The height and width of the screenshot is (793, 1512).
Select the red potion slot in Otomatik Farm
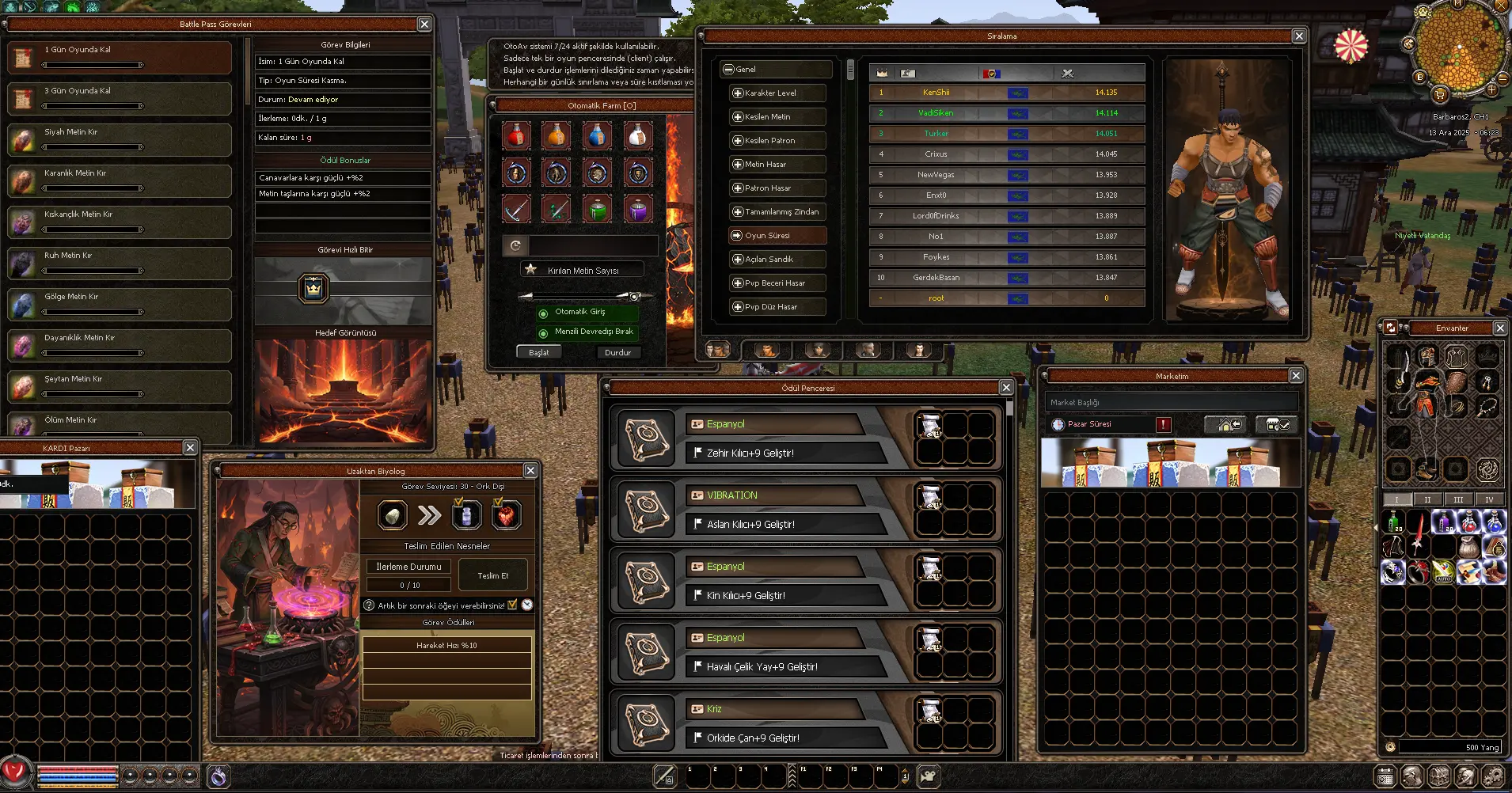click(x=516, y=136)
